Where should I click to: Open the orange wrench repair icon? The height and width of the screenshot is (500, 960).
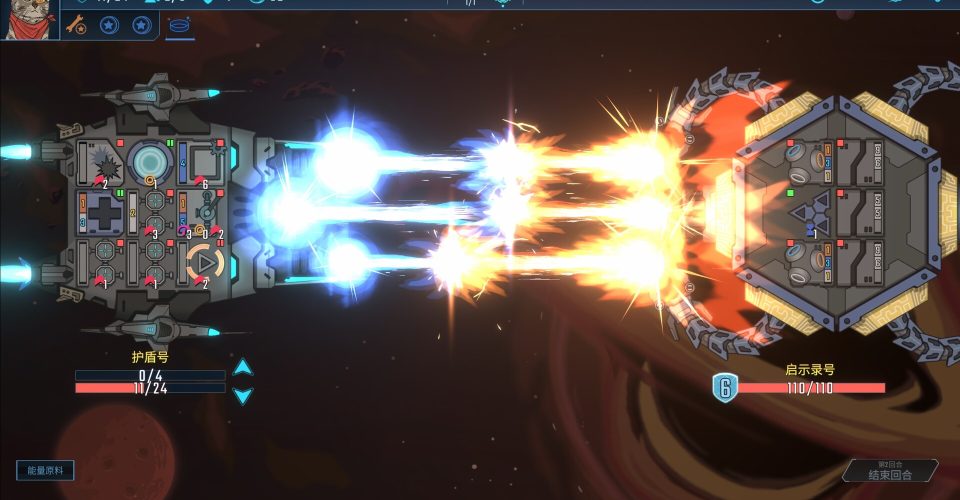pos(75,24)
